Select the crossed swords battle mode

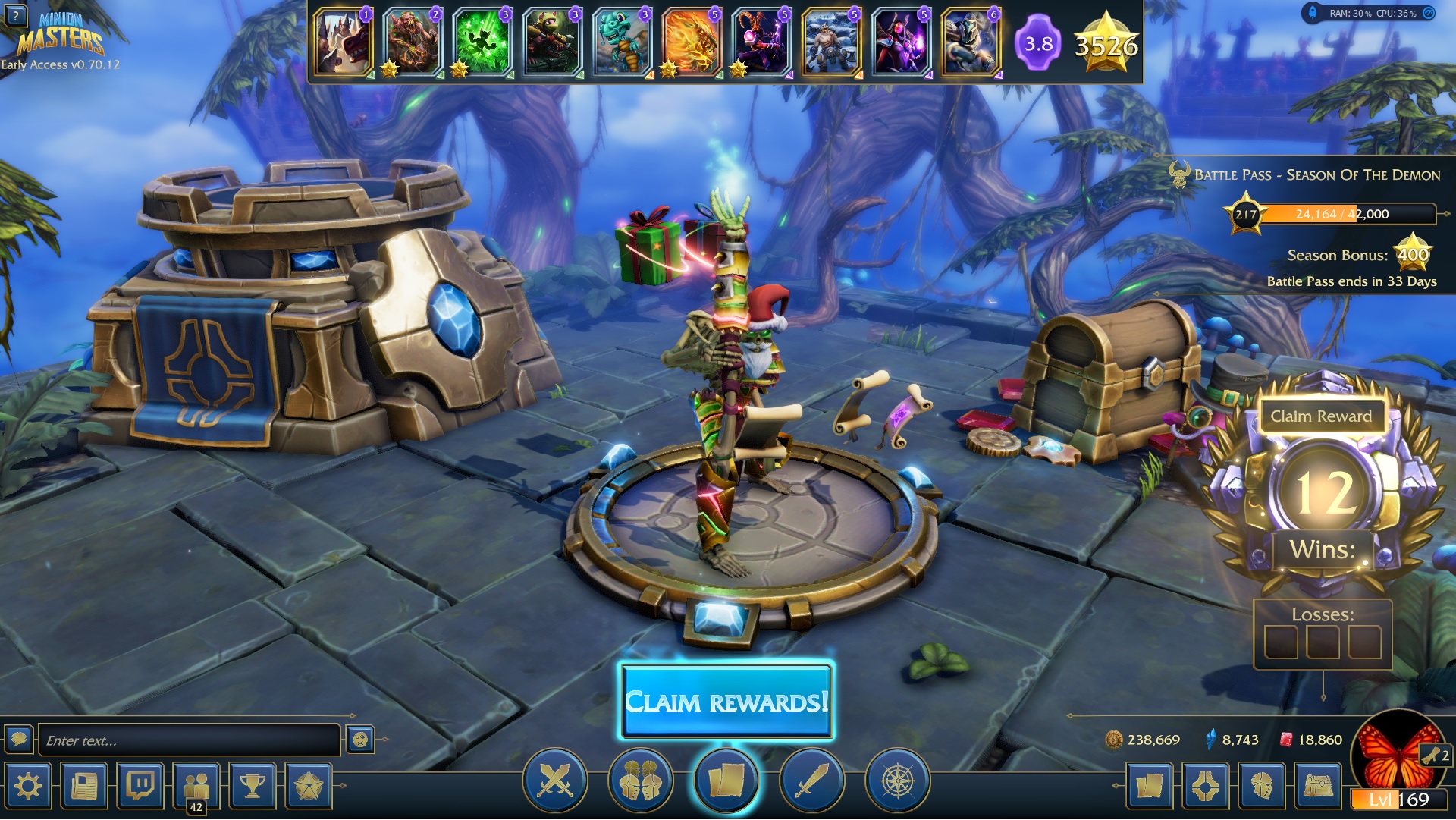[555, 781]
